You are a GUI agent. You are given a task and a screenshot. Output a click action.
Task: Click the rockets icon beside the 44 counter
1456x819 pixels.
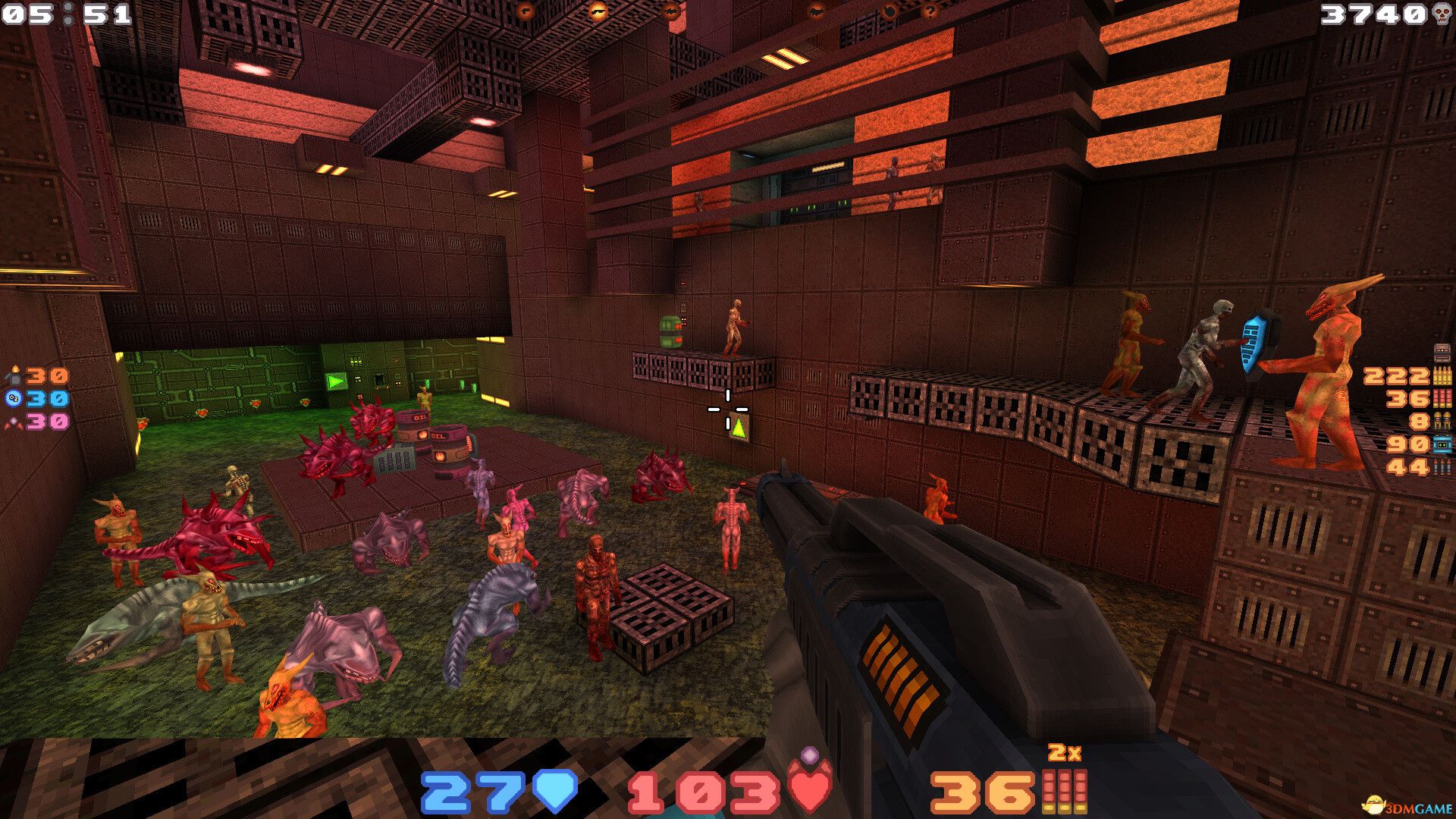click(1441, 466)
